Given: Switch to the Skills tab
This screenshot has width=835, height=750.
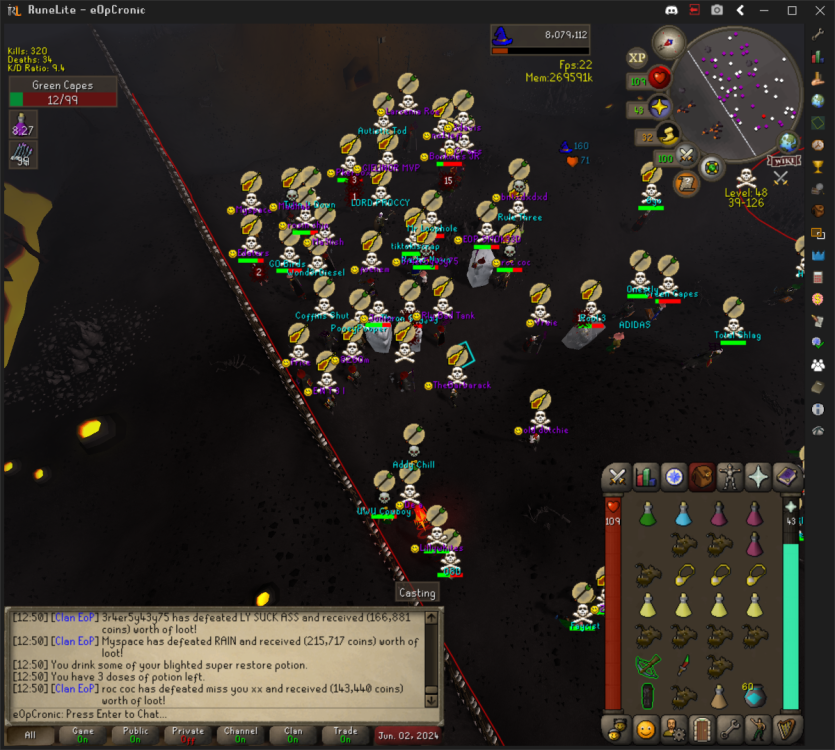Looking at the screenshot, I should (646, 478).
